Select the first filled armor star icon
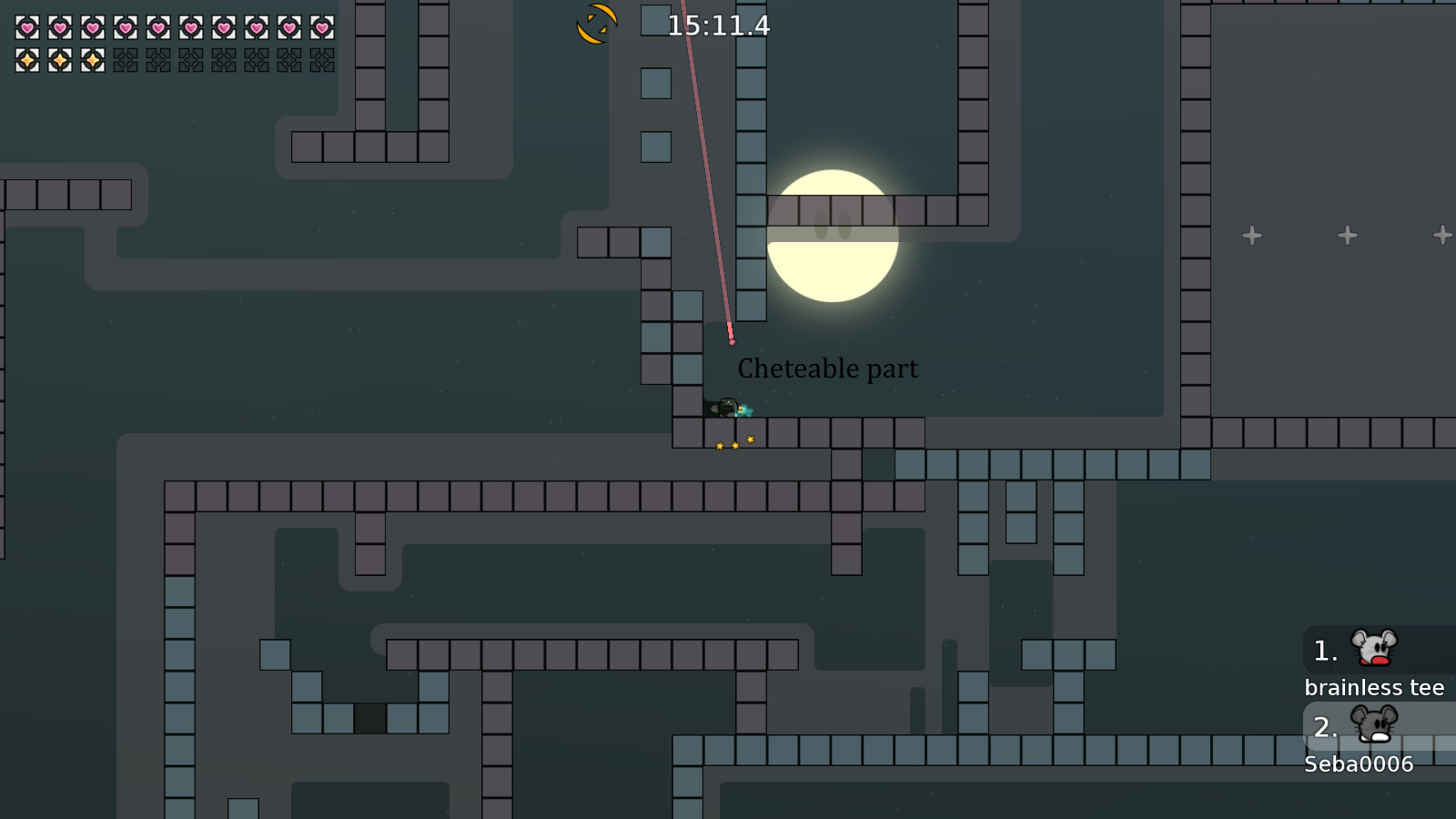 click(x=25, y=60)
